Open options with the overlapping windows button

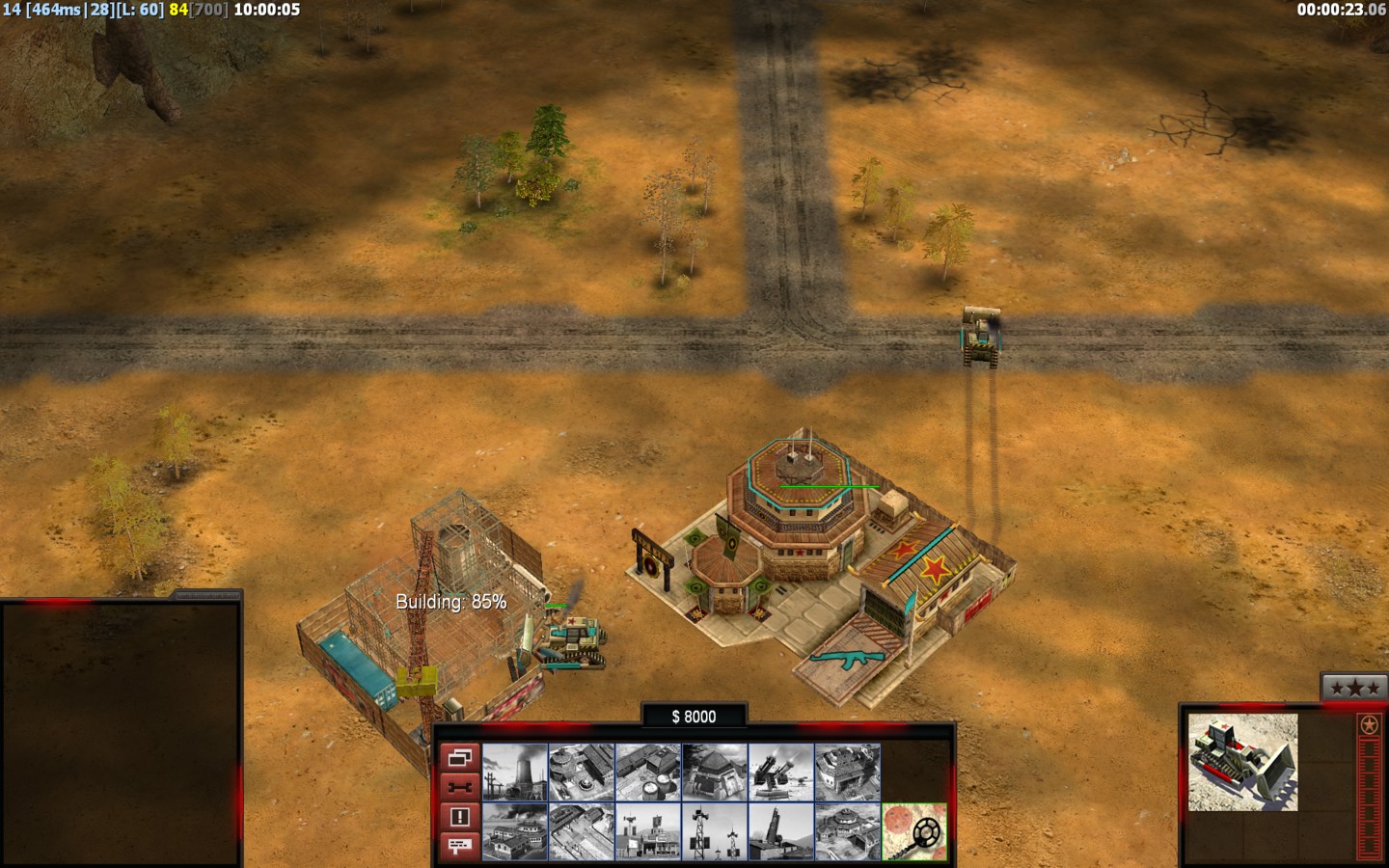(x=459, y=757)
